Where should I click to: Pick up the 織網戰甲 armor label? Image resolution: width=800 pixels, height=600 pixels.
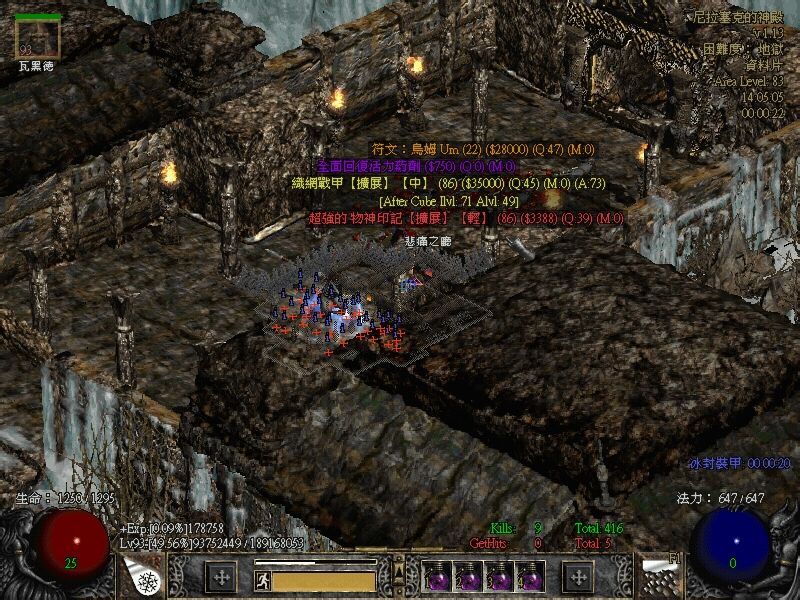click(450, 183)
